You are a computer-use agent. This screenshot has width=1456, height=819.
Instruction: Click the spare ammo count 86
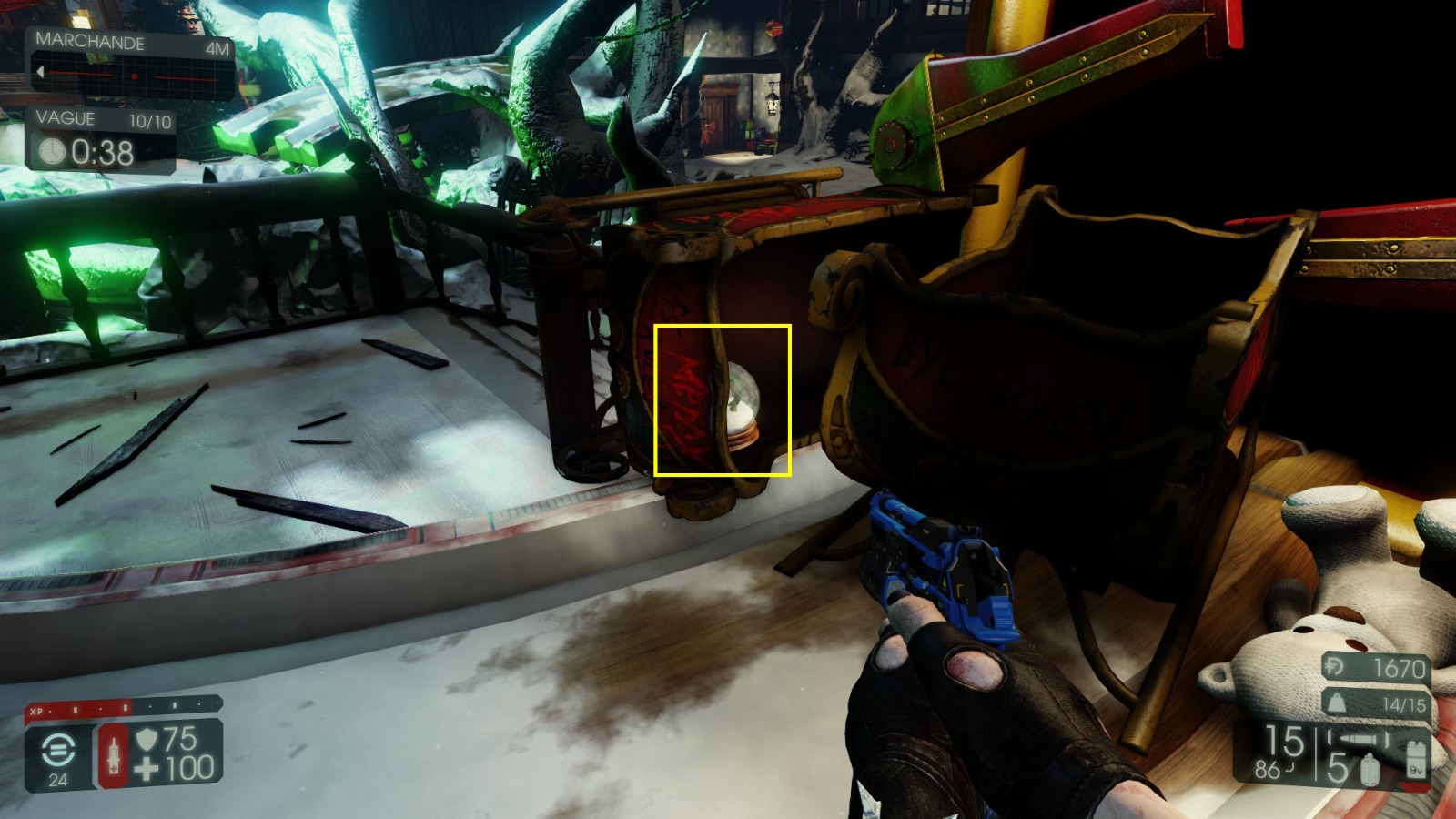tap(1269, 769)
